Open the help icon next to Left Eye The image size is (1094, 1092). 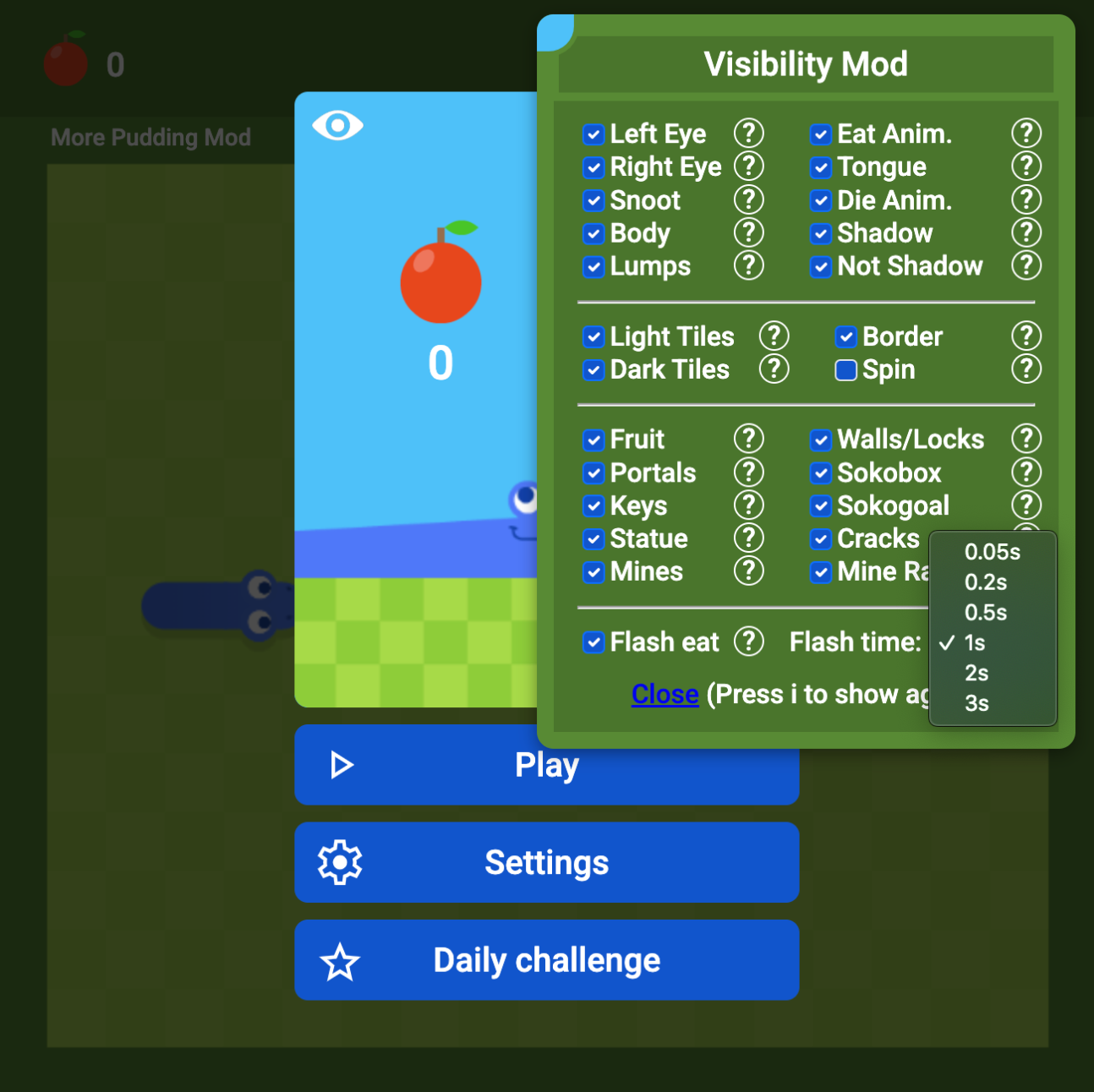coord(749,133)
